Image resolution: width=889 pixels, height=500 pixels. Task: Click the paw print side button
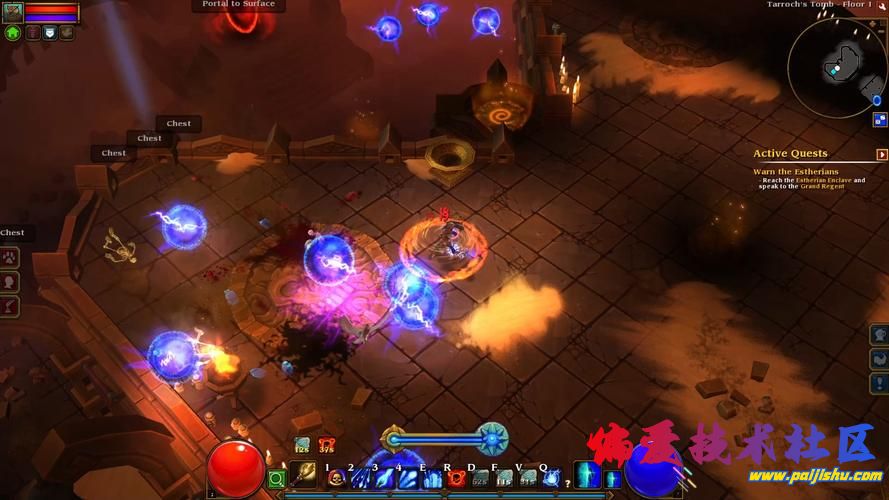(11, 256)
